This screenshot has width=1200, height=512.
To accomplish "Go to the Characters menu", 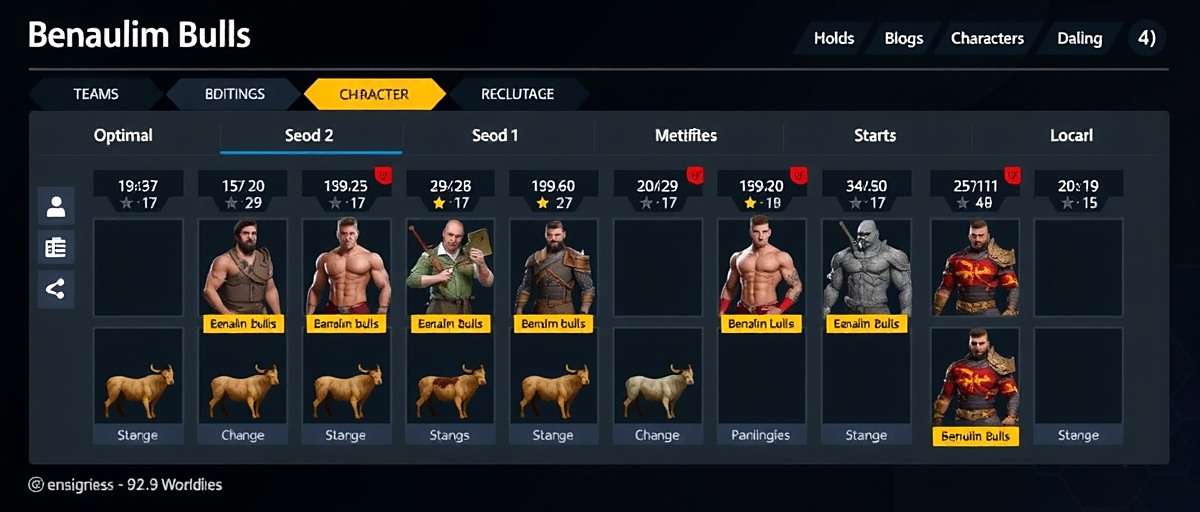I will click(986, 39).
